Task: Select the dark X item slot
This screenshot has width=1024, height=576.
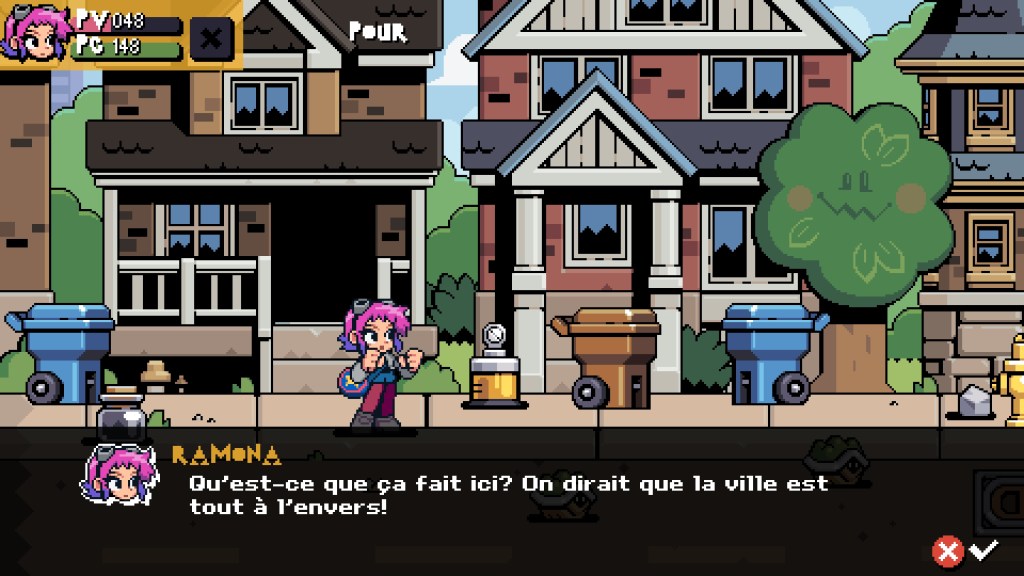Action: click(211, 39)
